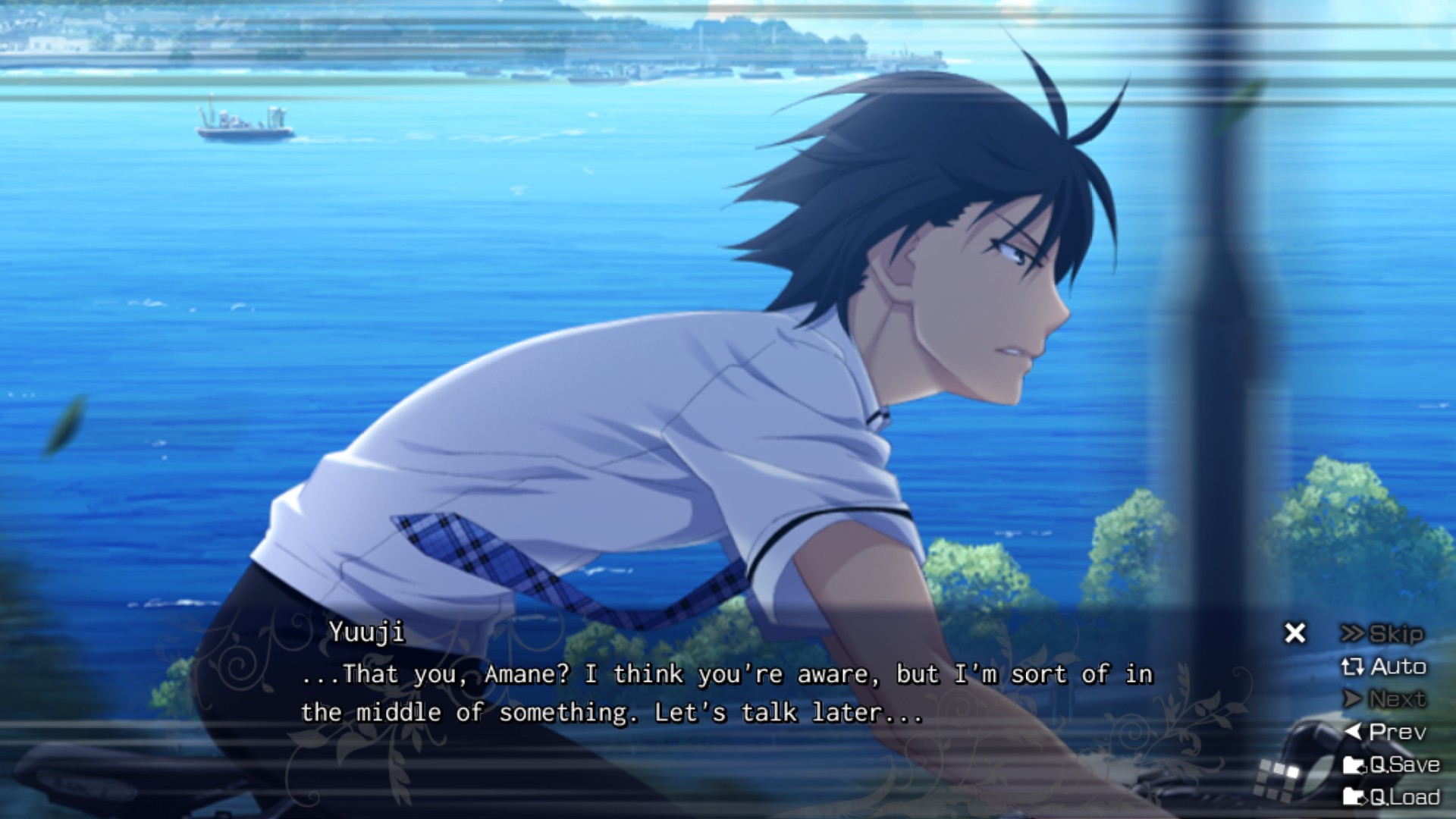Quick load with Q.Load
This screenshot has height=819, width=1456.
(x=1392, y=797)
